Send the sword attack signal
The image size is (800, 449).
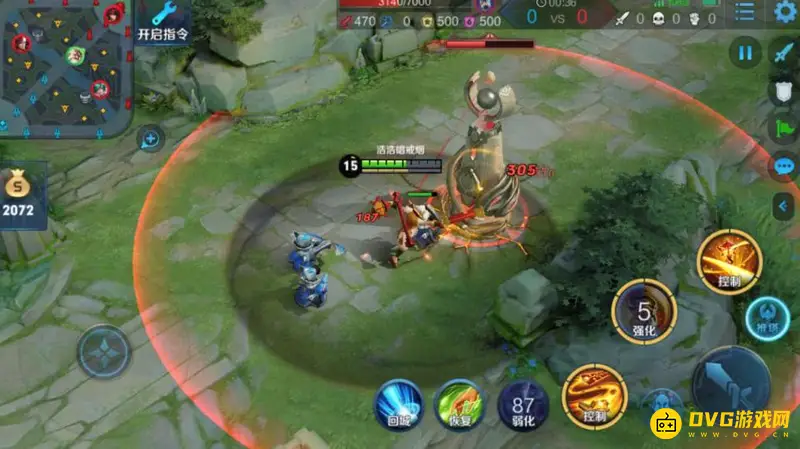point(785,52)
